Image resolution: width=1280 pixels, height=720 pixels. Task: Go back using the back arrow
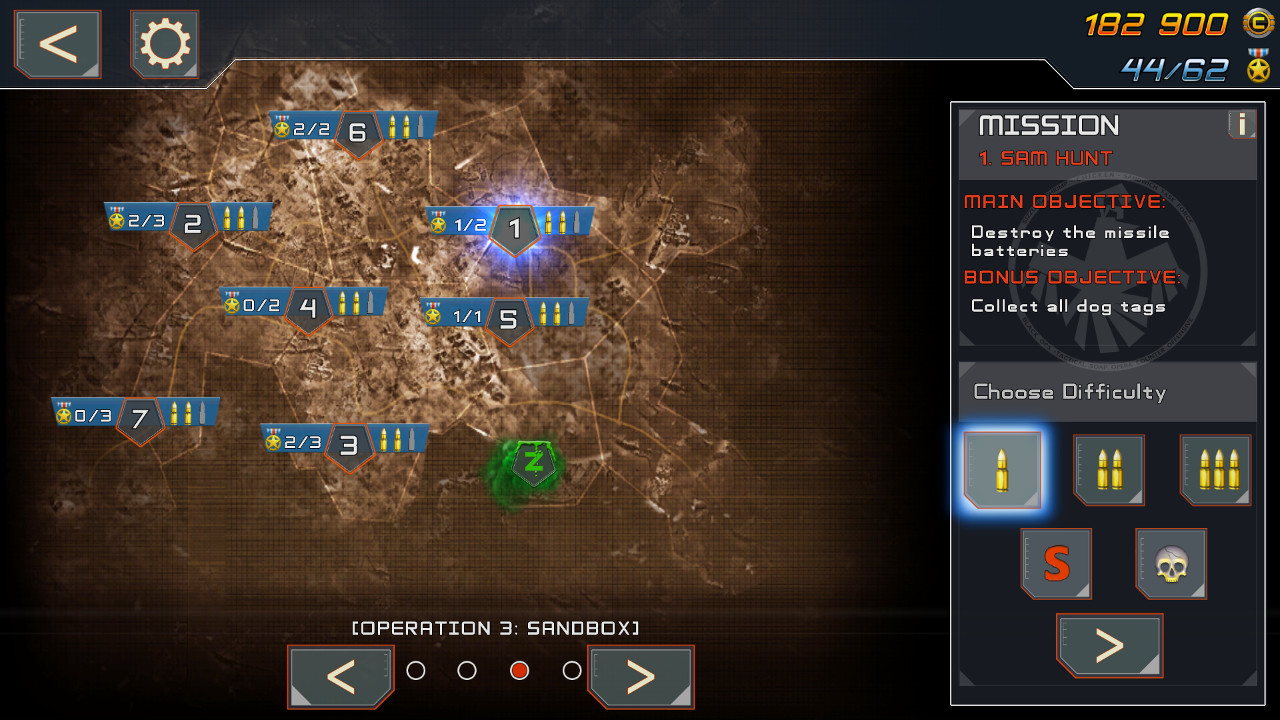[56, 44]
